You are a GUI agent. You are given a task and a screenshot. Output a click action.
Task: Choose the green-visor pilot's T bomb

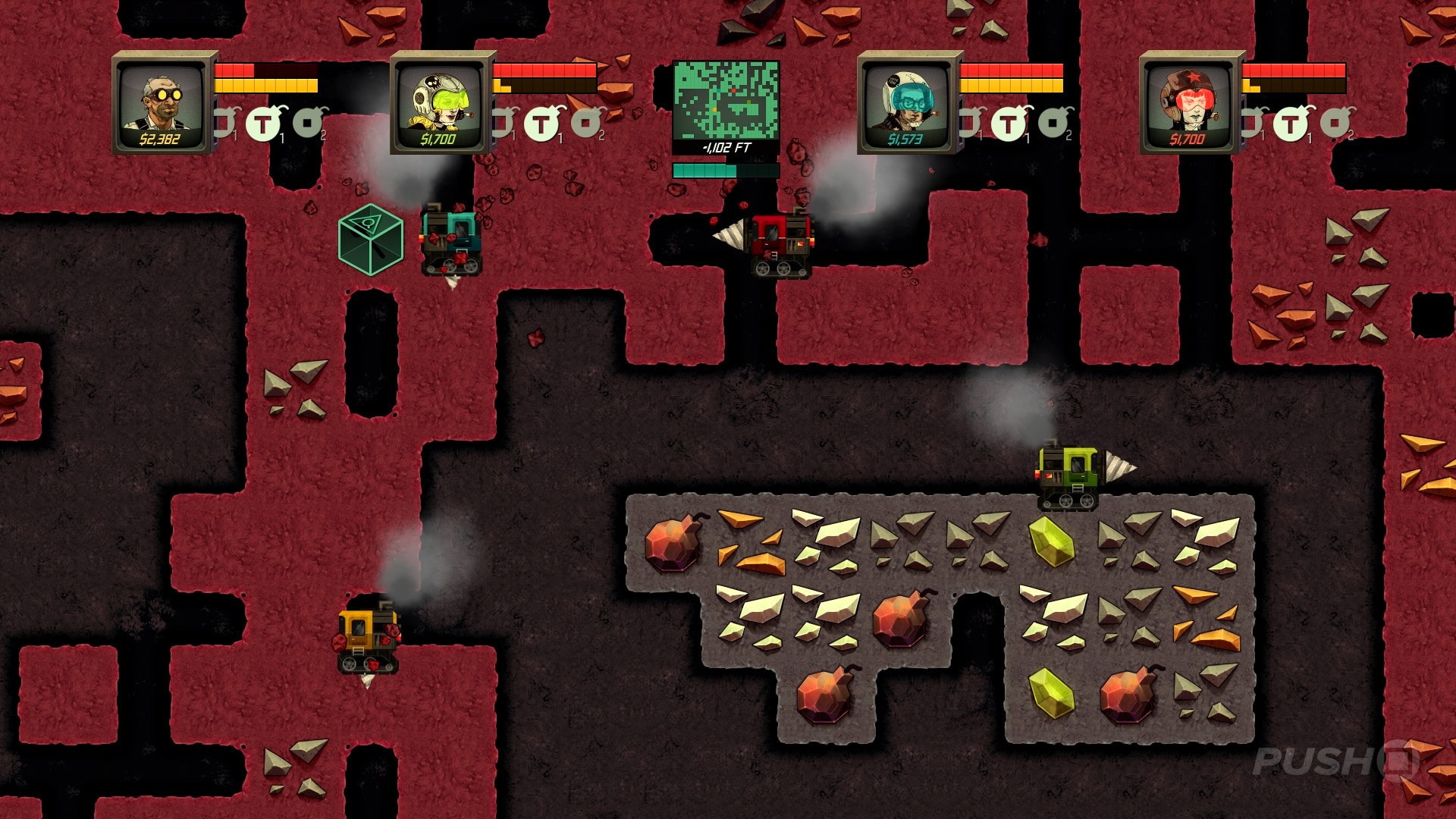(x=541, y=124)
